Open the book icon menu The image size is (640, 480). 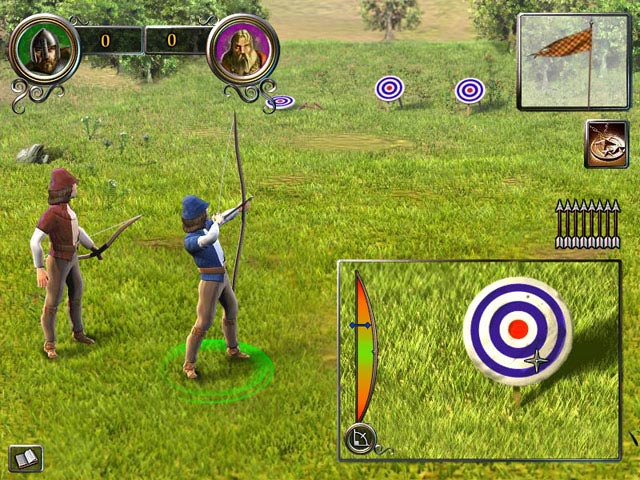pos(23,458)
